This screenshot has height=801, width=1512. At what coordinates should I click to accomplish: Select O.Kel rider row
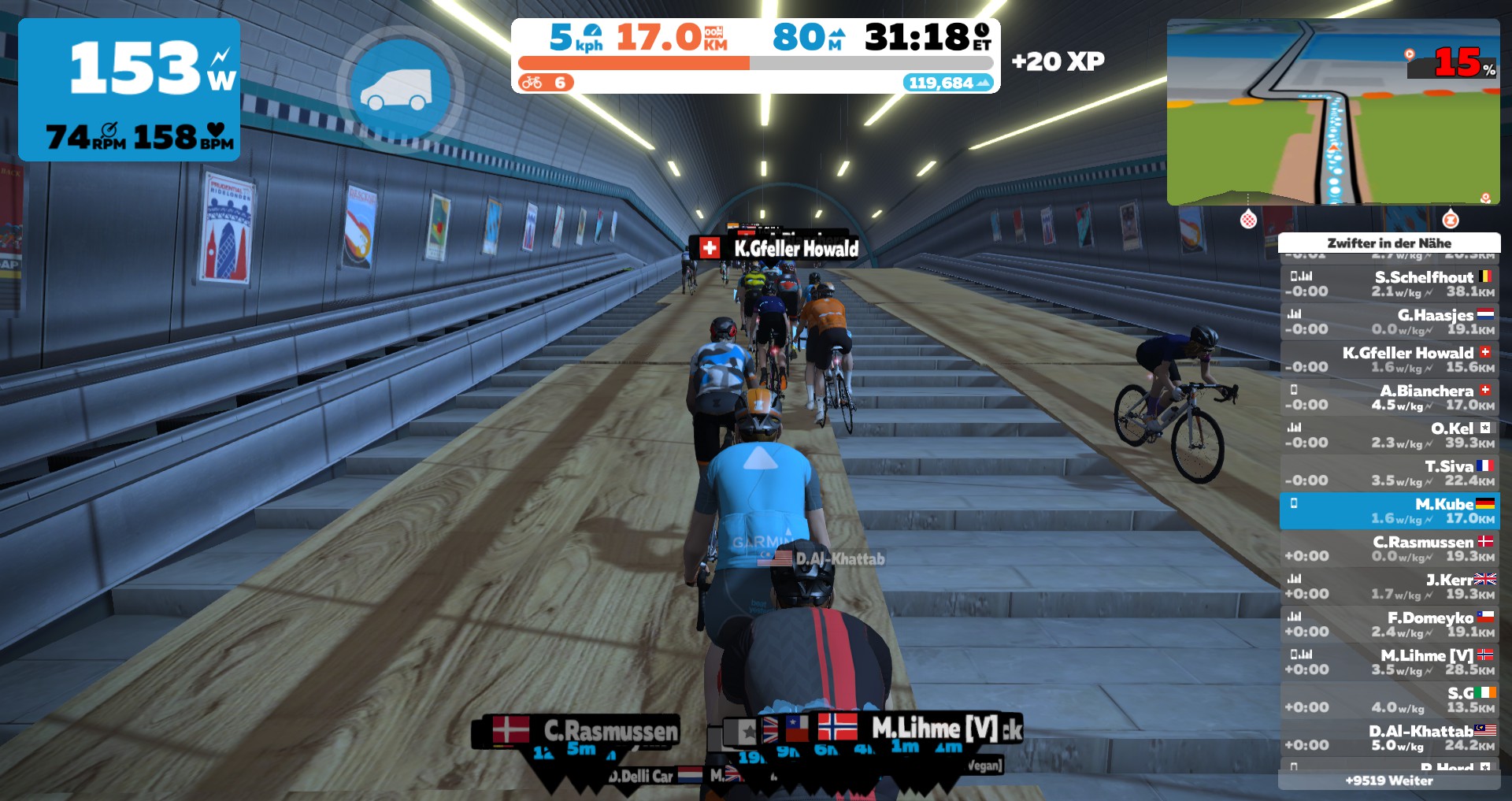click(1389, 435)
